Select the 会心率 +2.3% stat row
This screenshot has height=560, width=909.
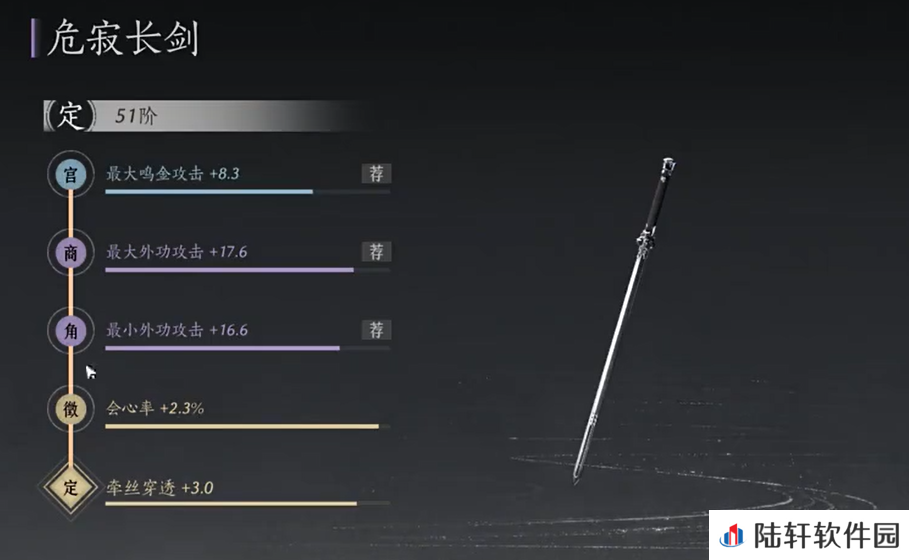click(x=240, y=410)
